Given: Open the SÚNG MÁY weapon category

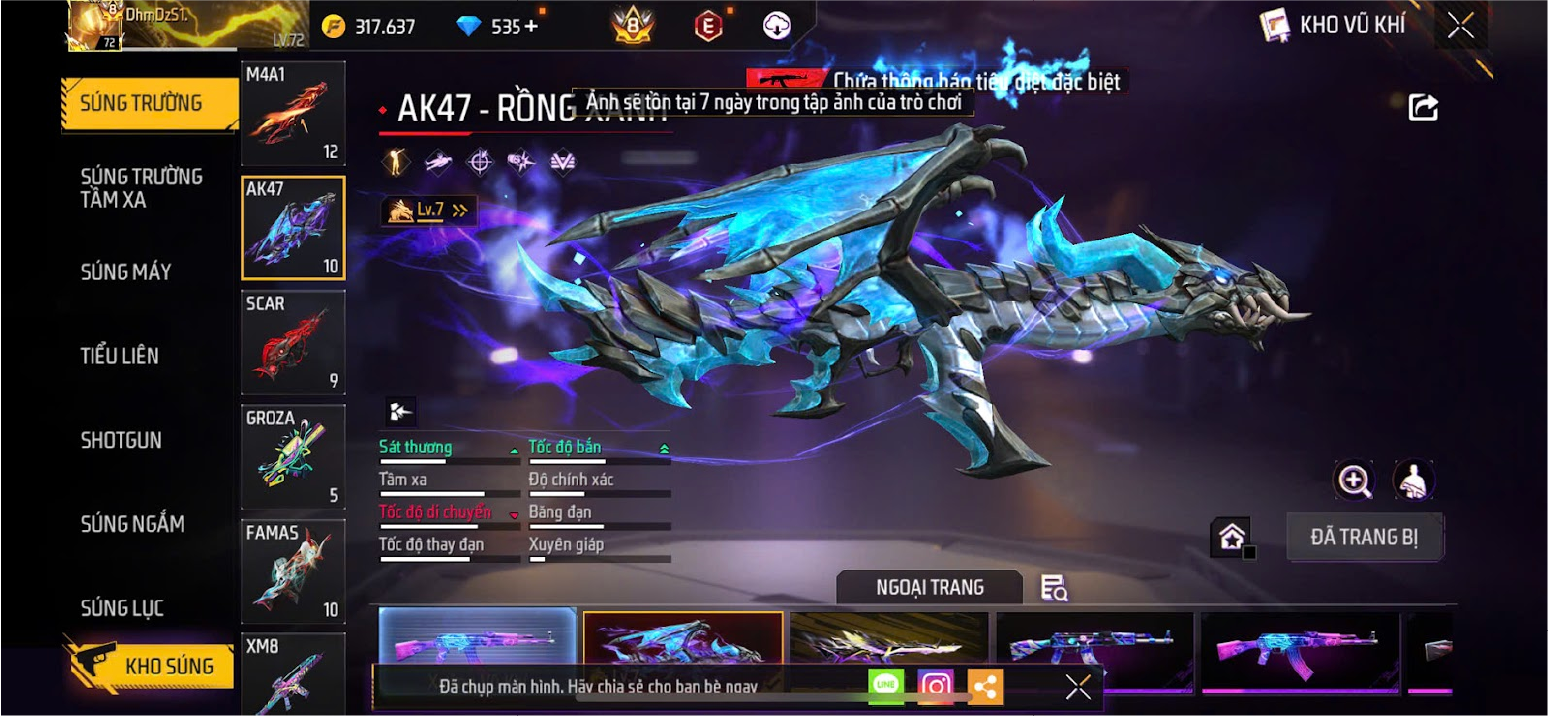Looking at the screenshot, I should (x=126, y=272).
